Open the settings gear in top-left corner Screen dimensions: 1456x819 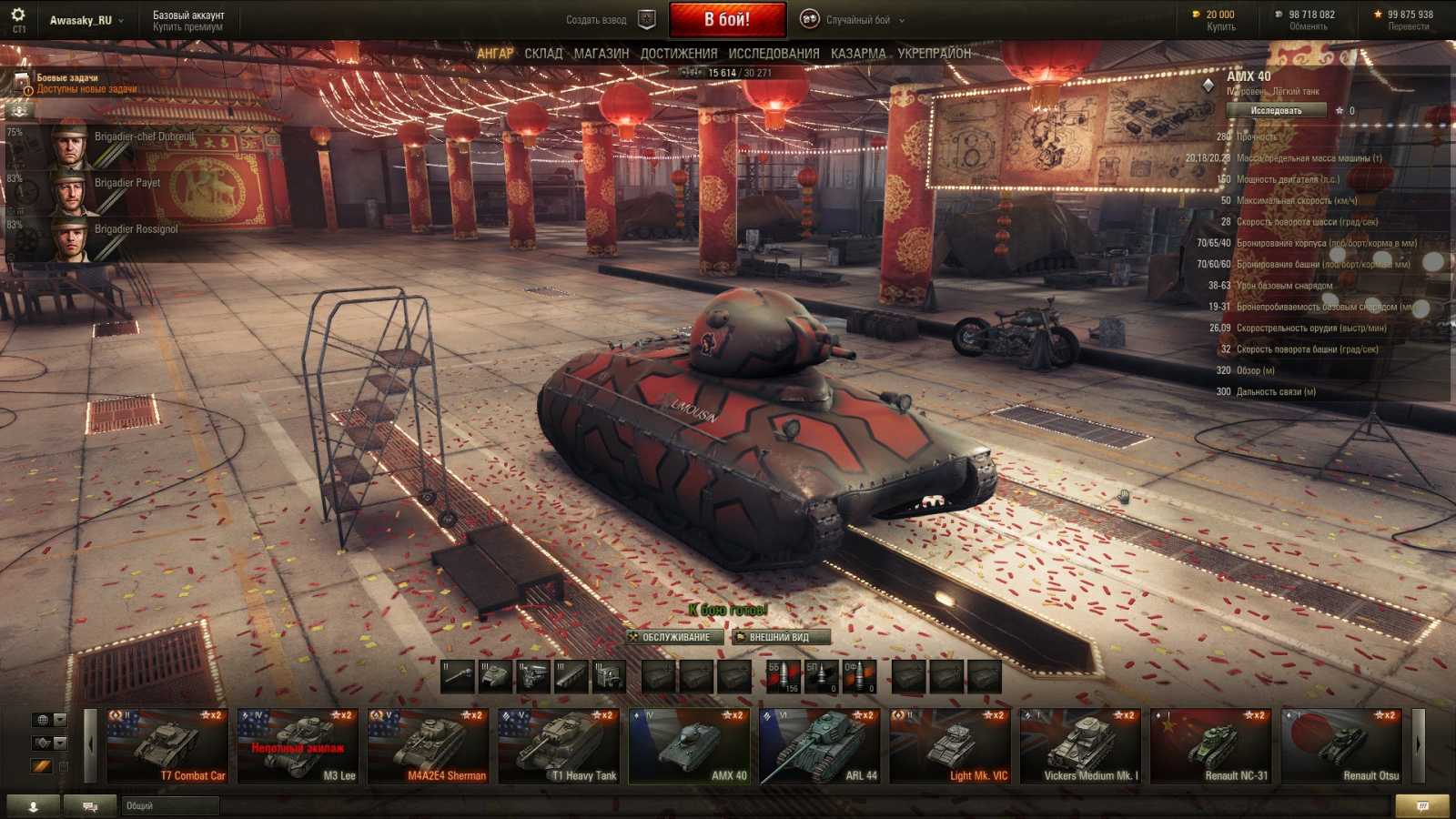pyautogui.click(x=18, y=15)
